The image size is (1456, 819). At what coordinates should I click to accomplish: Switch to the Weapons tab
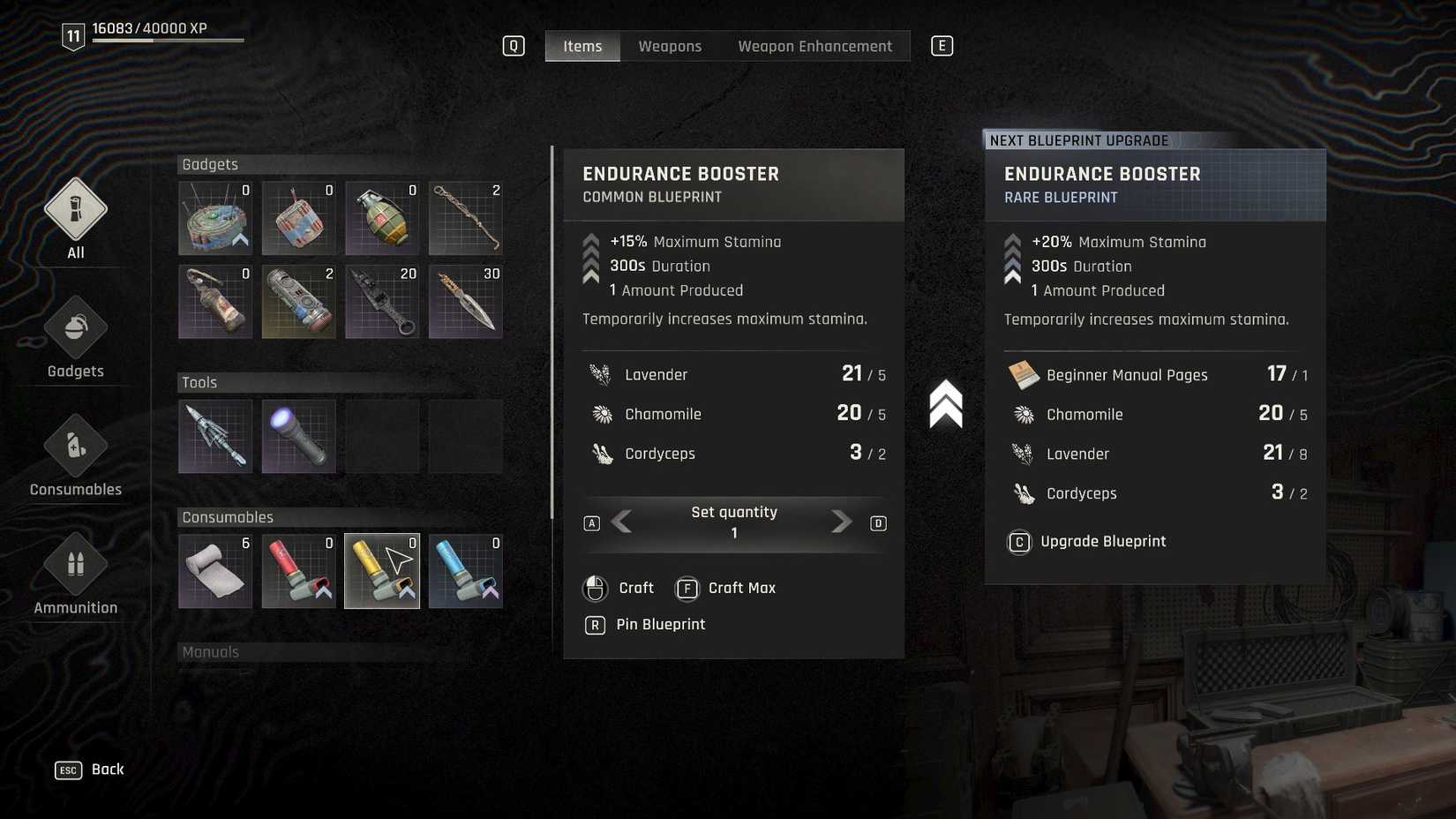(x=669, y=45)
